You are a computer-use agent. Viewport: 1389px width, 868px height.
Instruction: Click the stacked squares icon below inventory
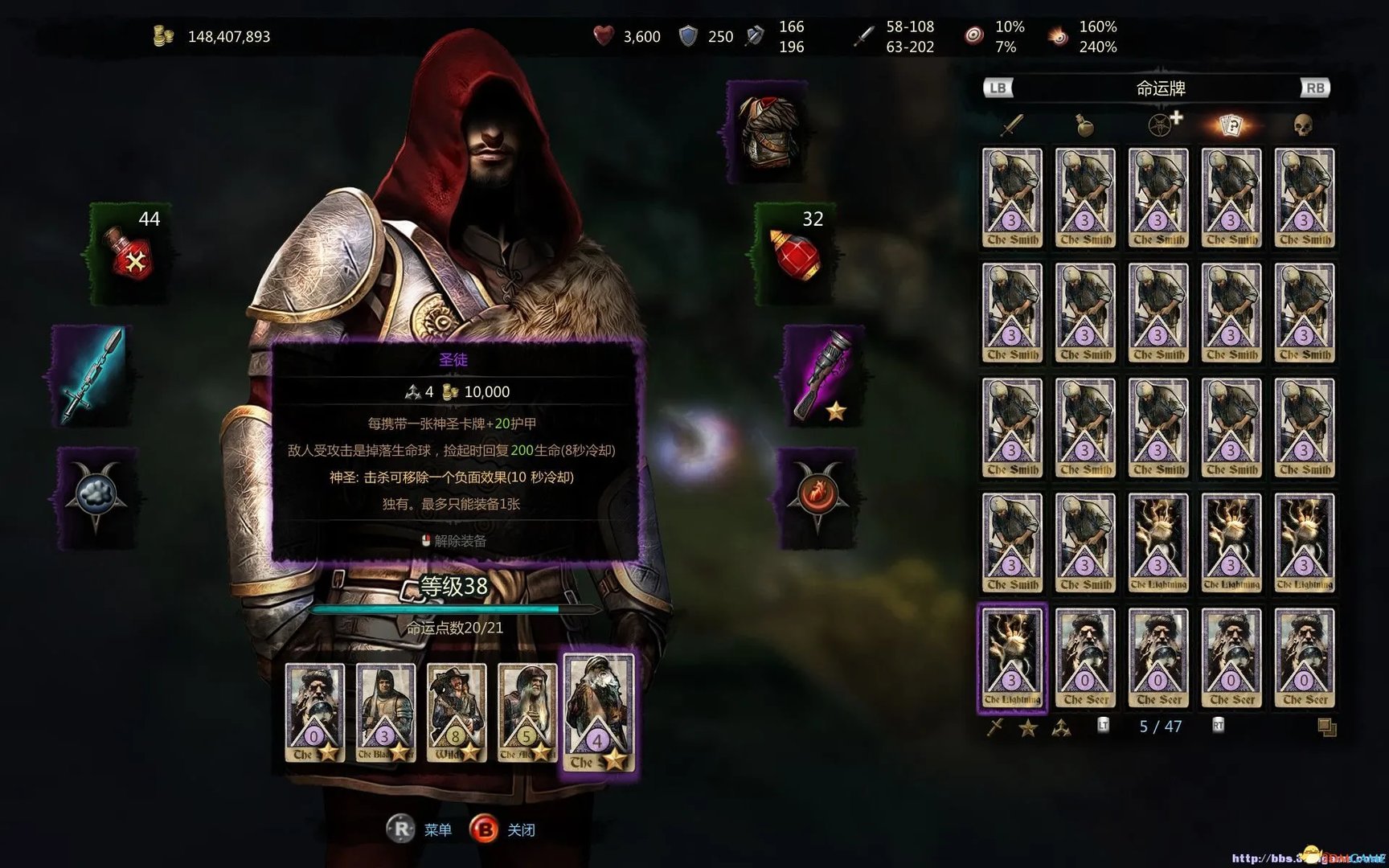1327,728
